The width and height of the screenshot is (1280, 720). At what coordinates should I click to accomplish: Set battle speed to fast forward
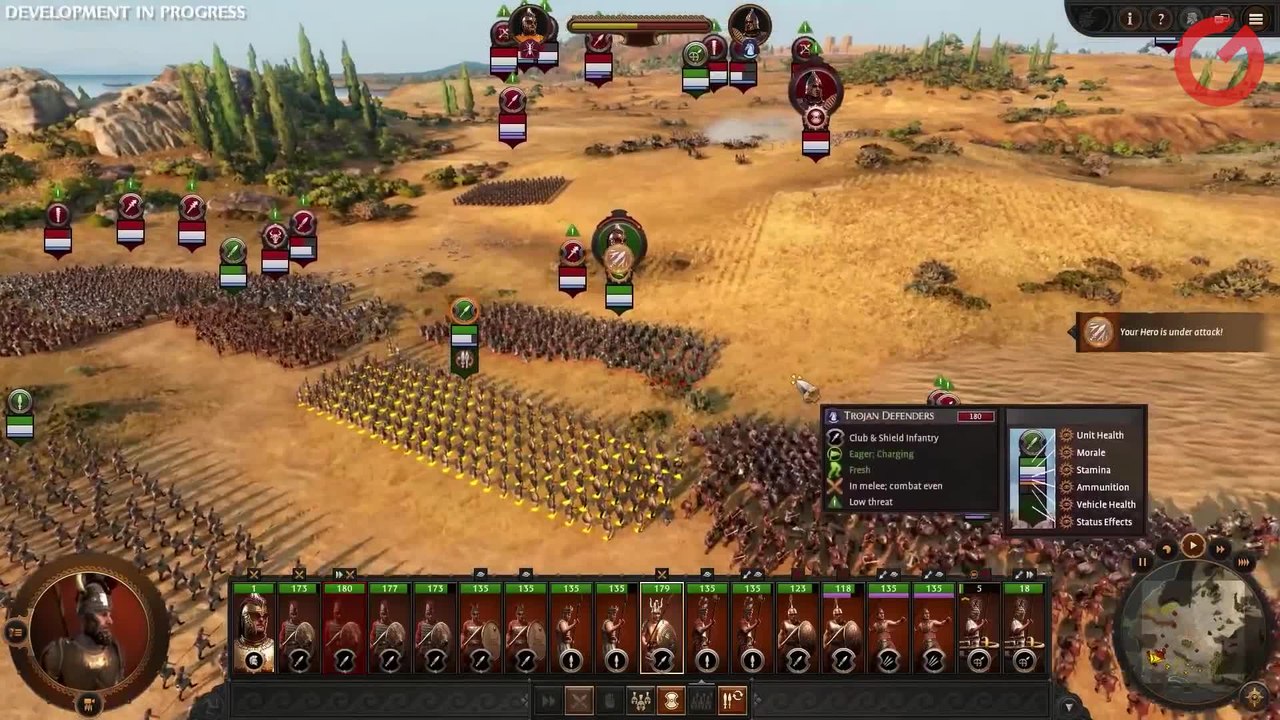(1219, 549)
